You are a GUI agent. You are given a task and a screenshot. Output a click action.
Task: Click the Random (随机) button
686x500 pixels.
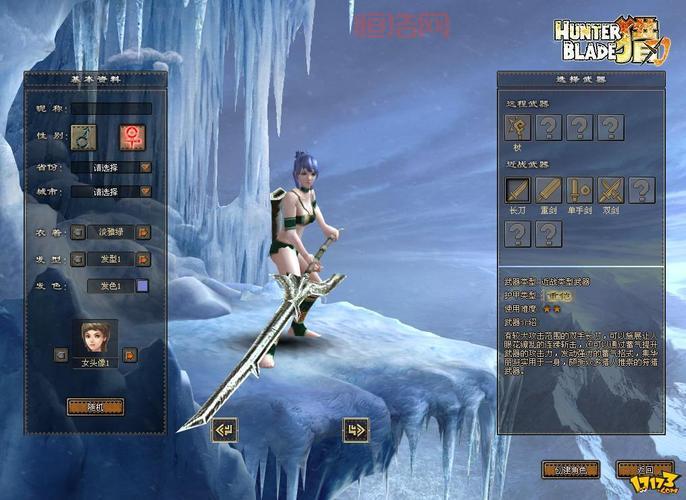[96, 406]
